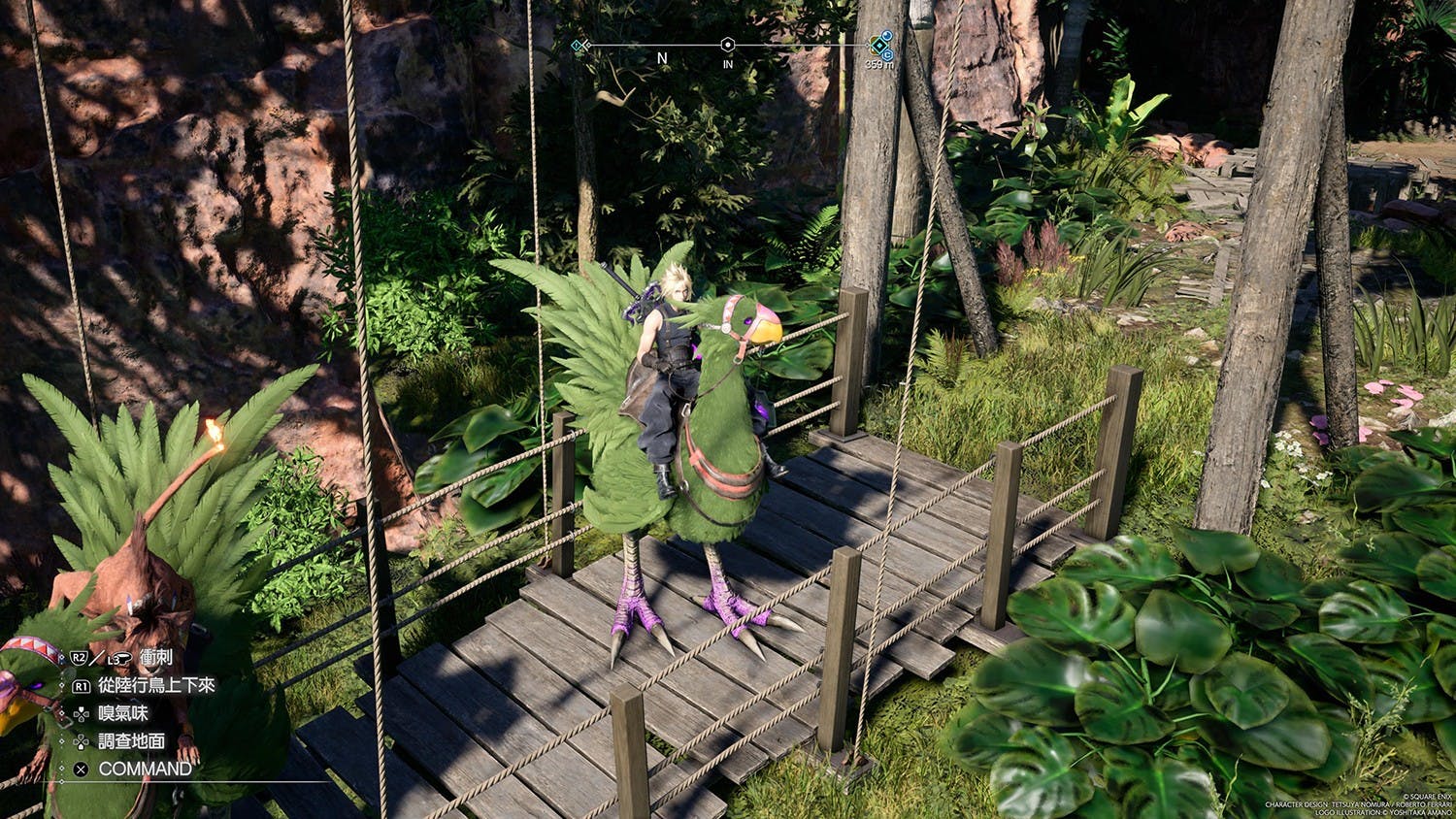1456x819 pixels.
Task: Click the hexagon IN marker on the compass
Action: tap(727, 45)
